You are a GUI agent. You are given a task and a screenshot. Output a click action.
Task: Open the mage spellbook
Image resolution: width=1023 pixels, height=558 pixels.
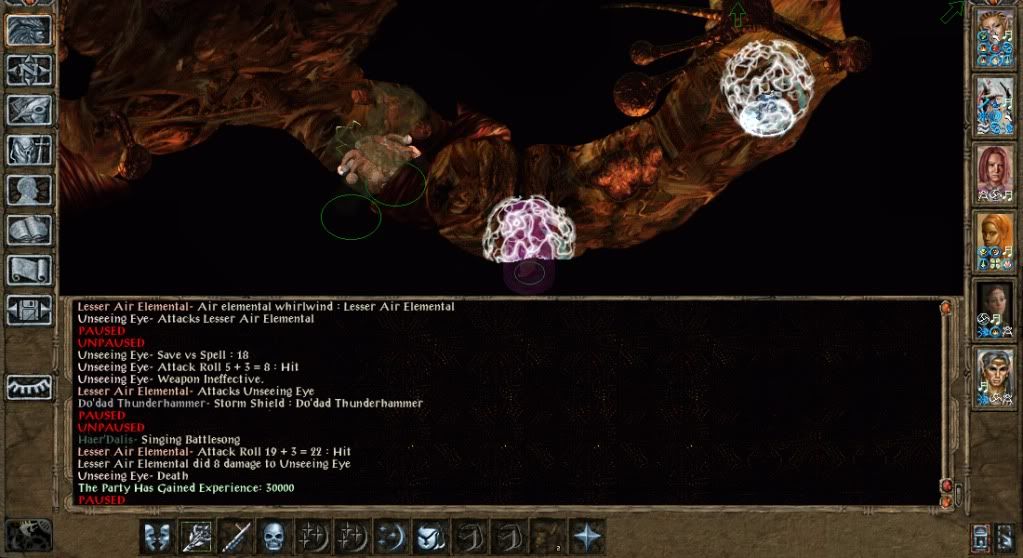point(29,230)
